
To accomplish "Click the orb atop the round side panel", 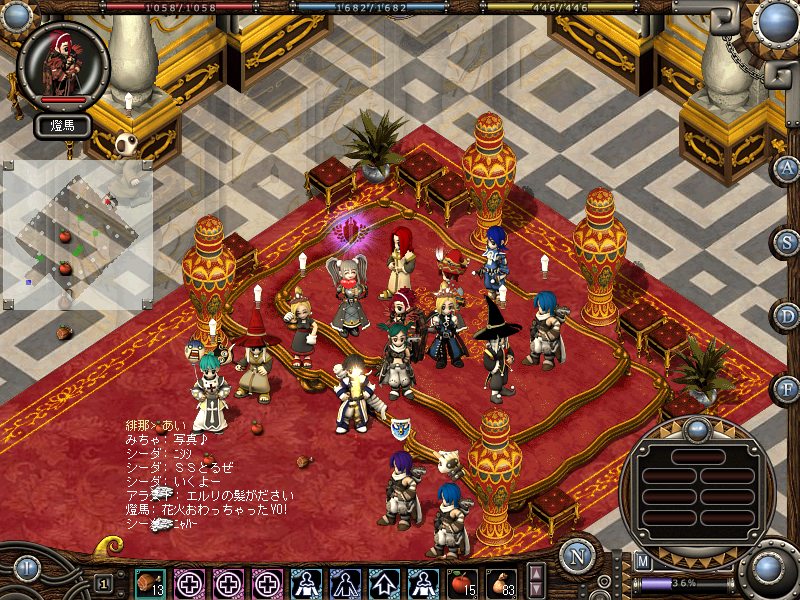I will click(696, 430).
